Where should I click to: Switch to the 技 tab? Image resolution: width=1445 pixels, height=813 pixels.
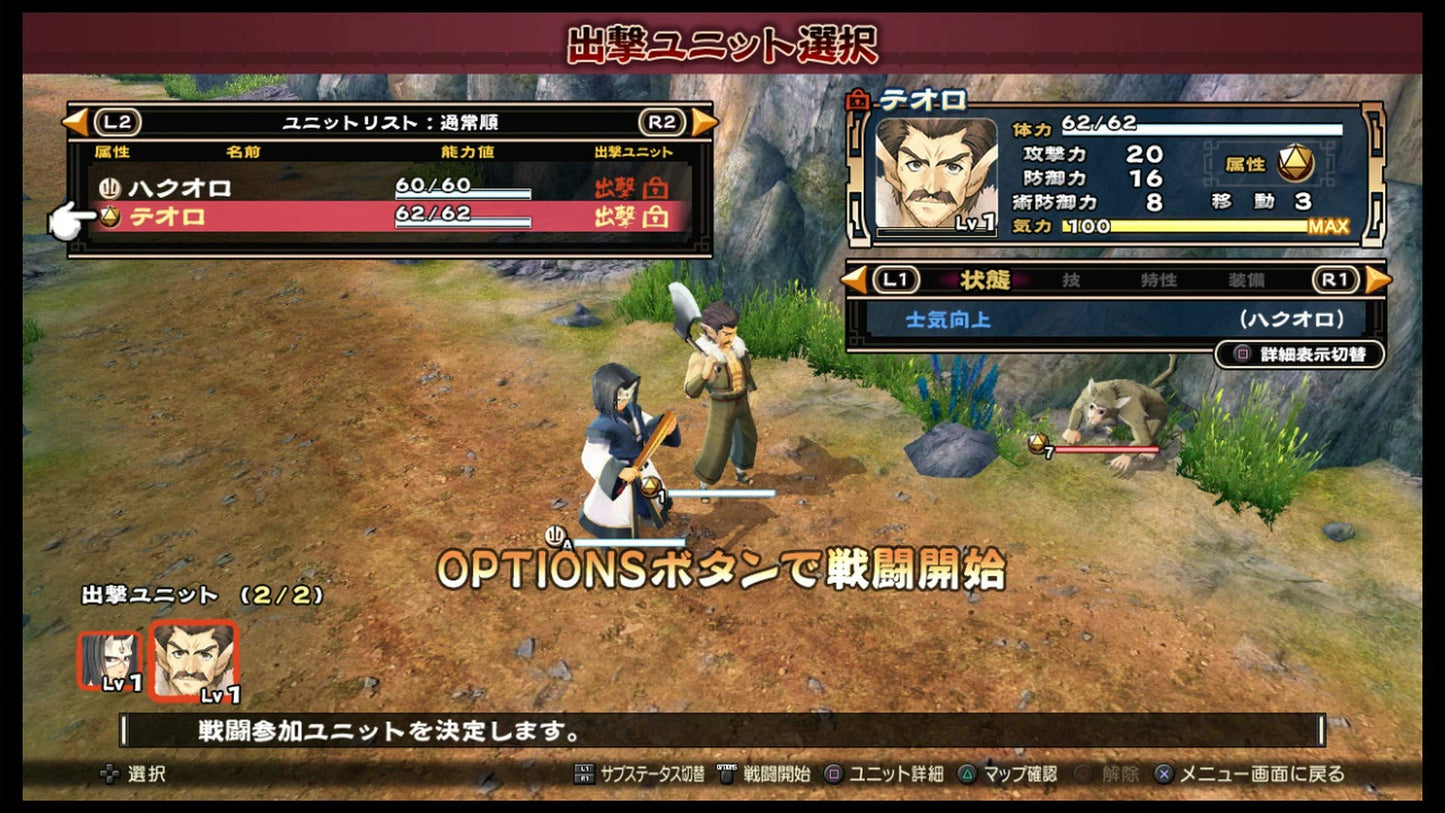pyautogui.click(x=1071, y=281)
